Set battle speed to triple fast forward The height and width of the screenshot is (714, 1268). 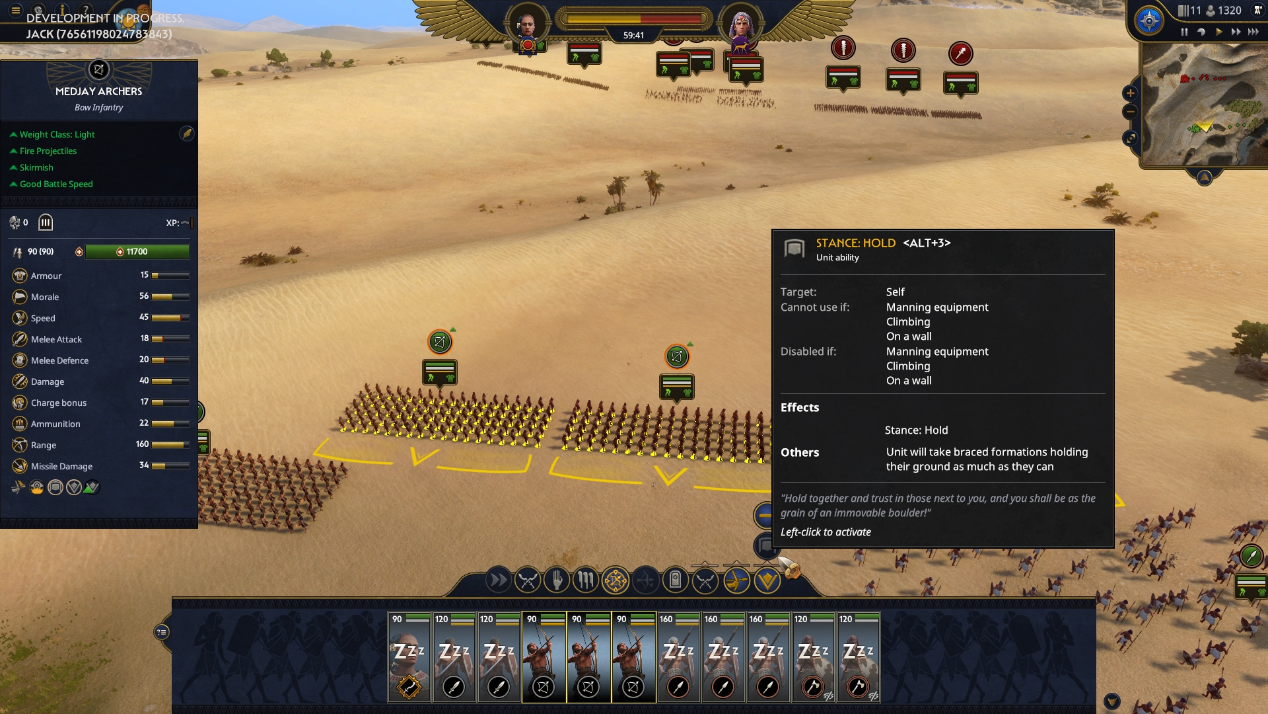pyautogui.click(x=1254, y=32)
